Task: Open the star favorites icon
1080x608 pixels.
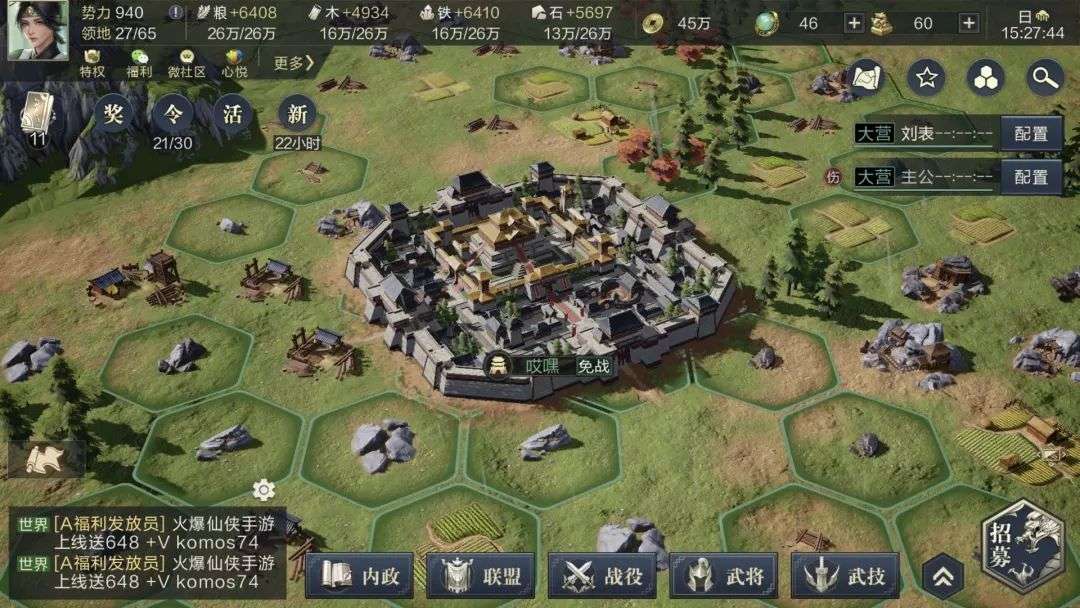Action: click(926, 77)
